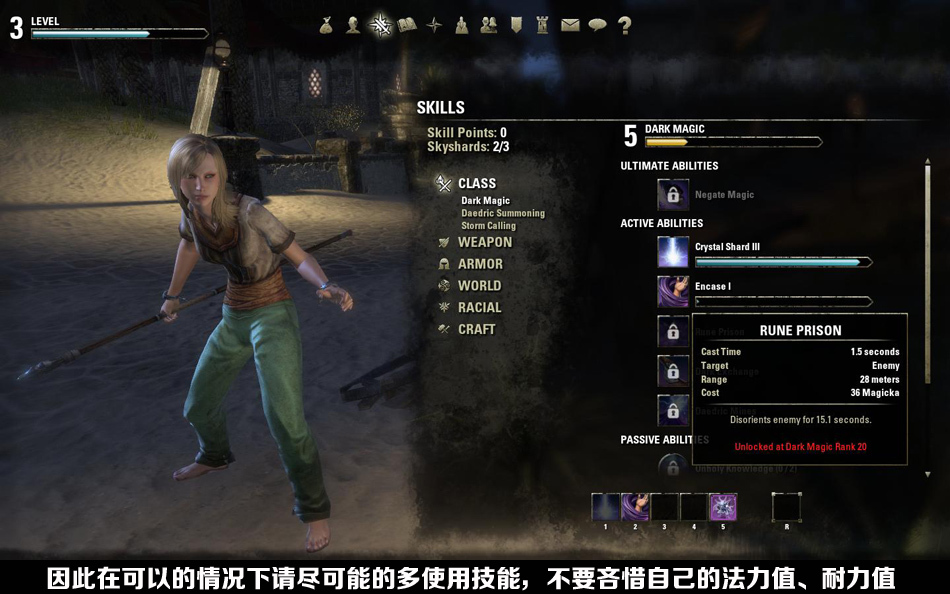Open the character sheet icon
This screenshot has width=950, height=594.
(353, 26)
